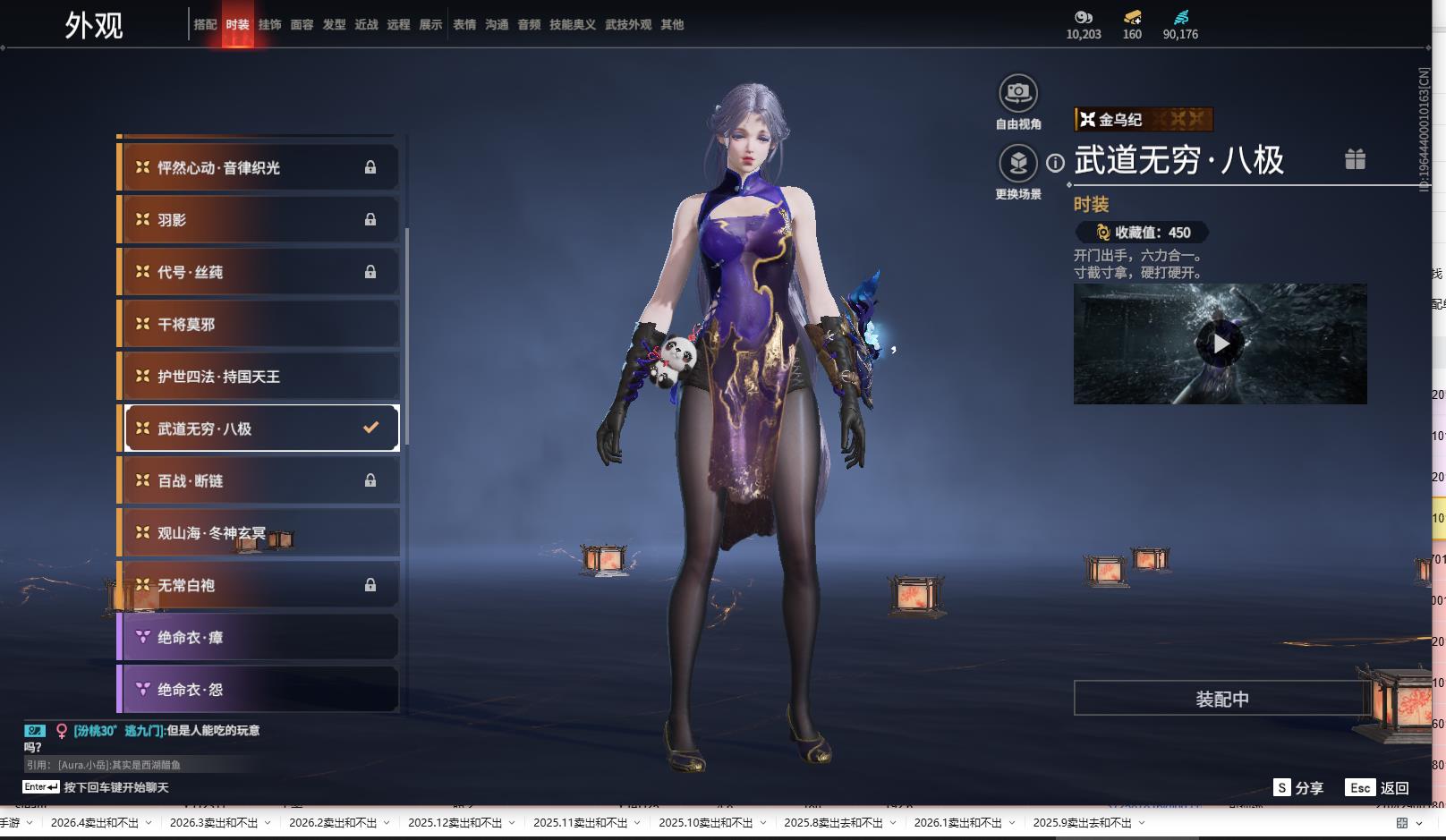Open the 发型 hairstyle tab
This screenshot has width=1446, height=840.
click(334, 25)
